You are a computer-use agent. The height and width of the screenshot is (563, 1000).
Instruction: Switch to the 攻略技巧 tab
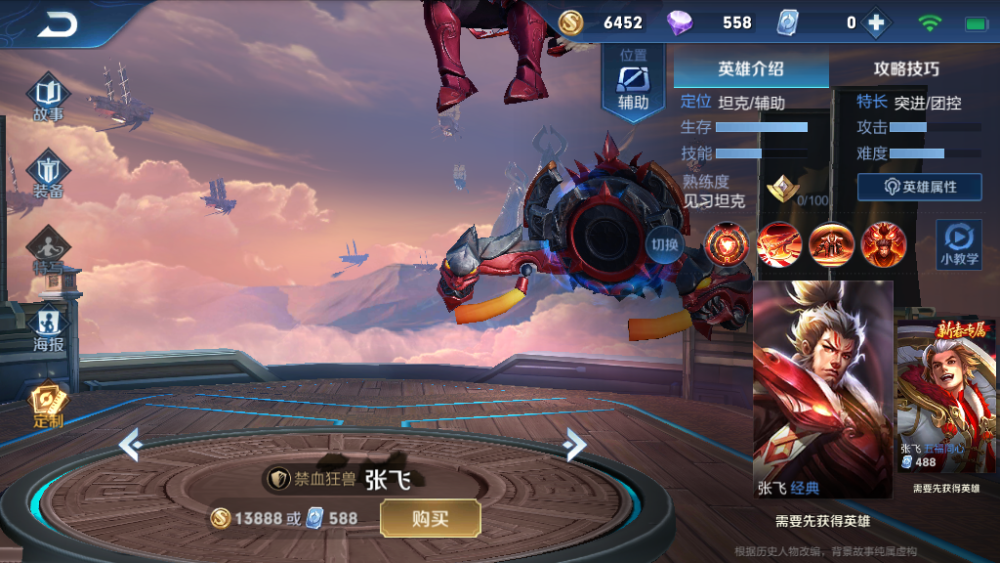pos(906,69)
